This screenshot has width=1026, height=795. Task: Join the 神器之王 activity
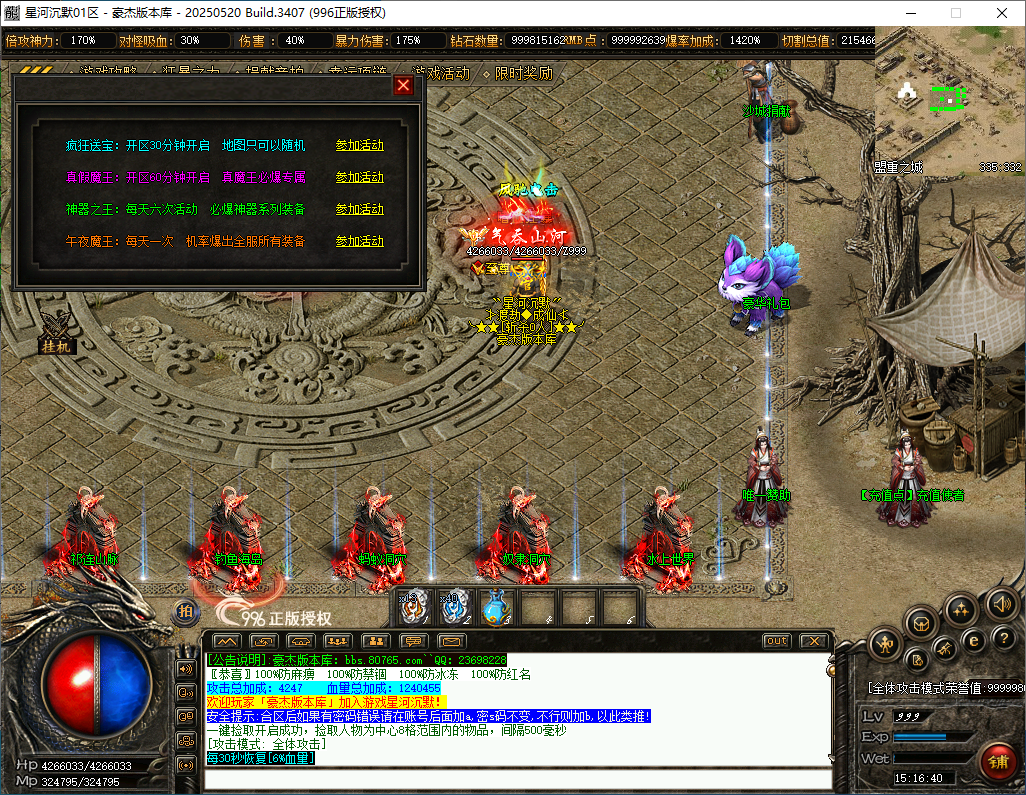pyautogui.click(x=359, y=210)
